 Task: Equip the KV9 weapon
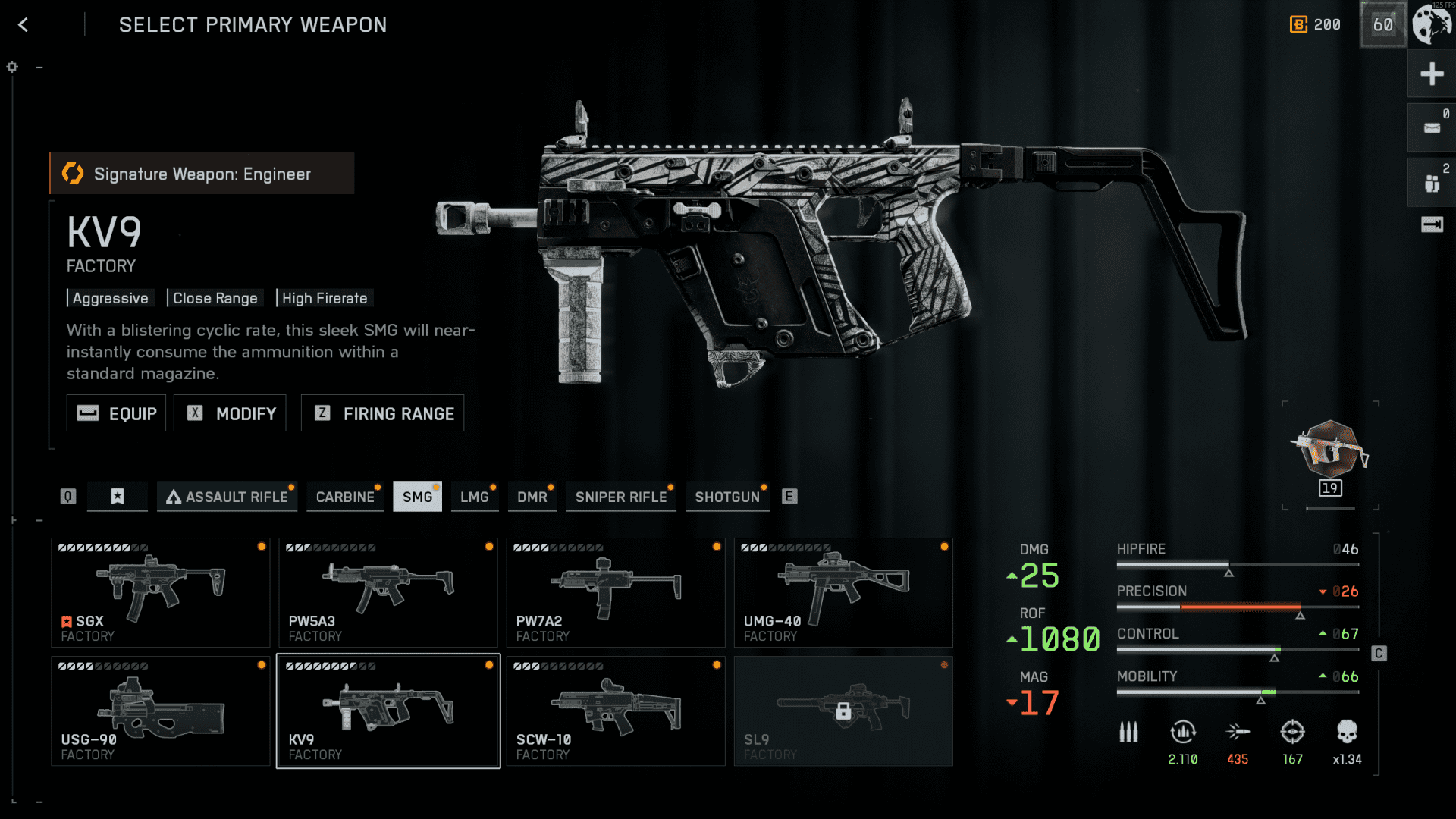[116, 413]
